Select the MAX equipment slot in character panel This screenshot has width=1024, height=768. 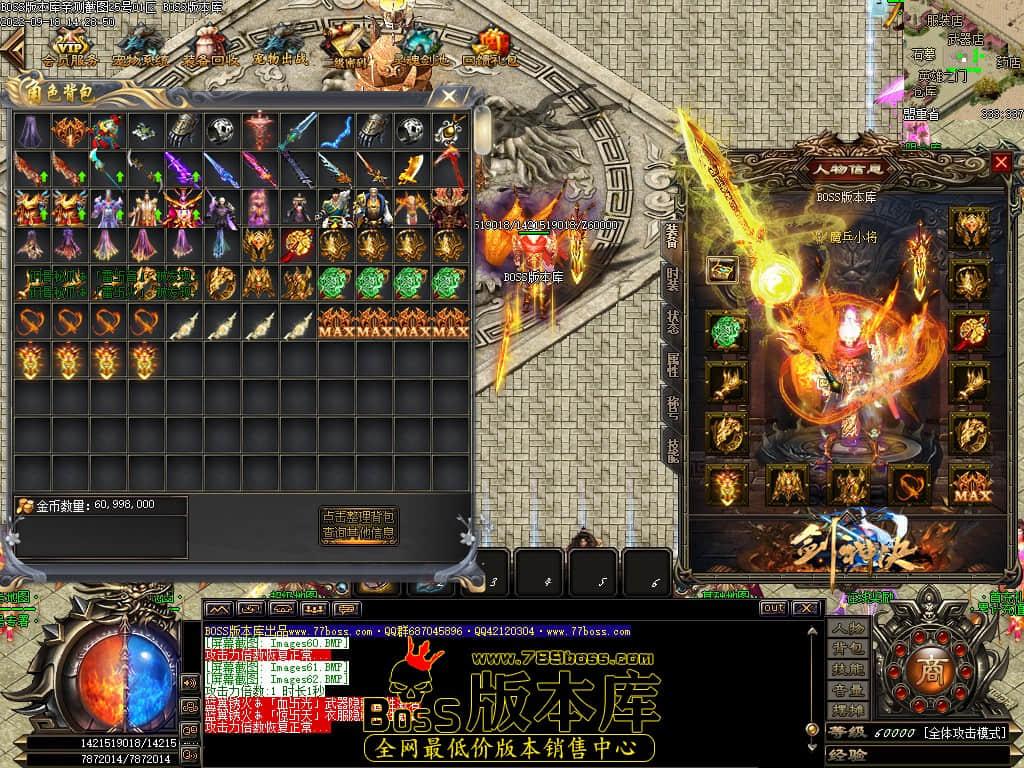click(x=970, y=486)
